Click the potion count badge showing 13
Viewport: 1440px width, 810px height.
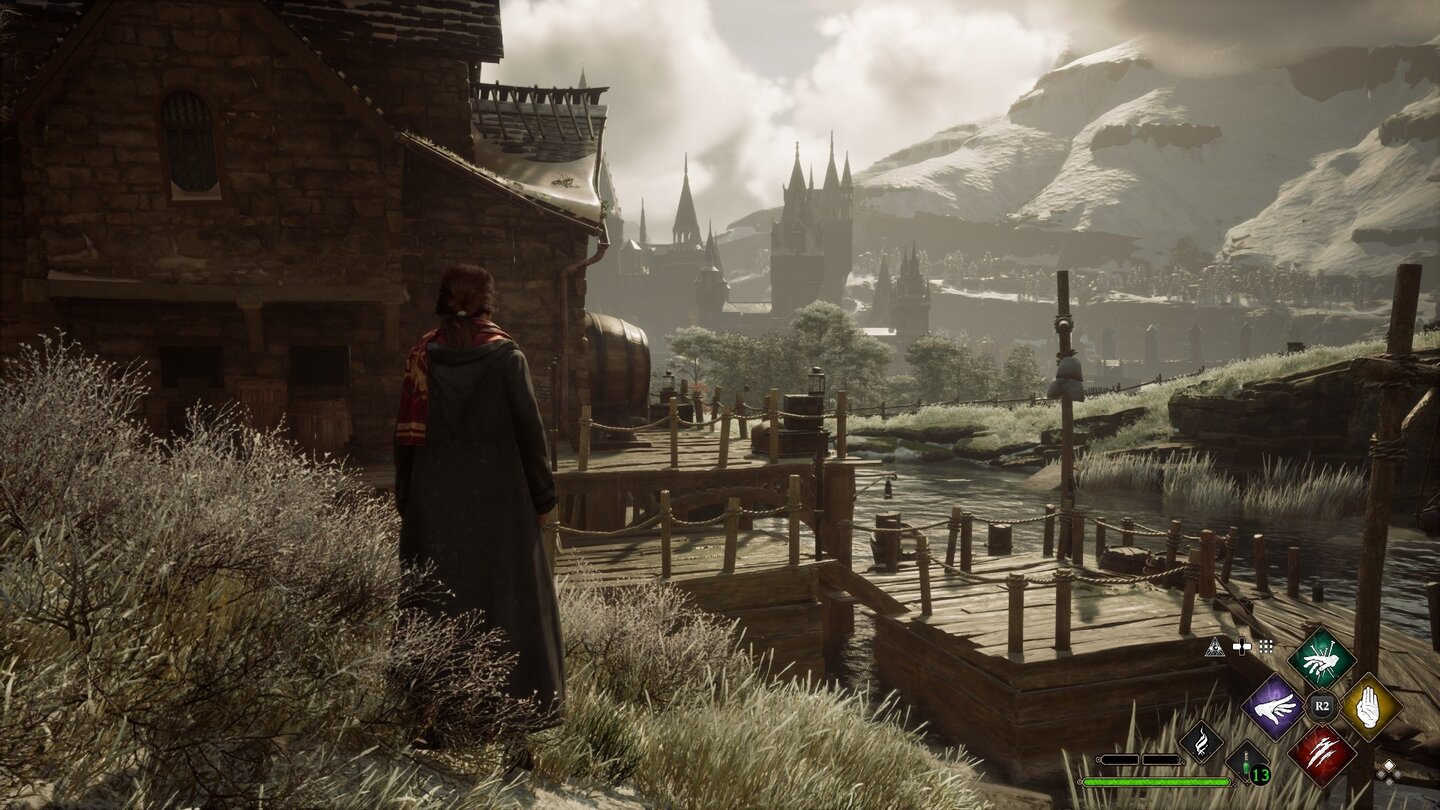1259,775
